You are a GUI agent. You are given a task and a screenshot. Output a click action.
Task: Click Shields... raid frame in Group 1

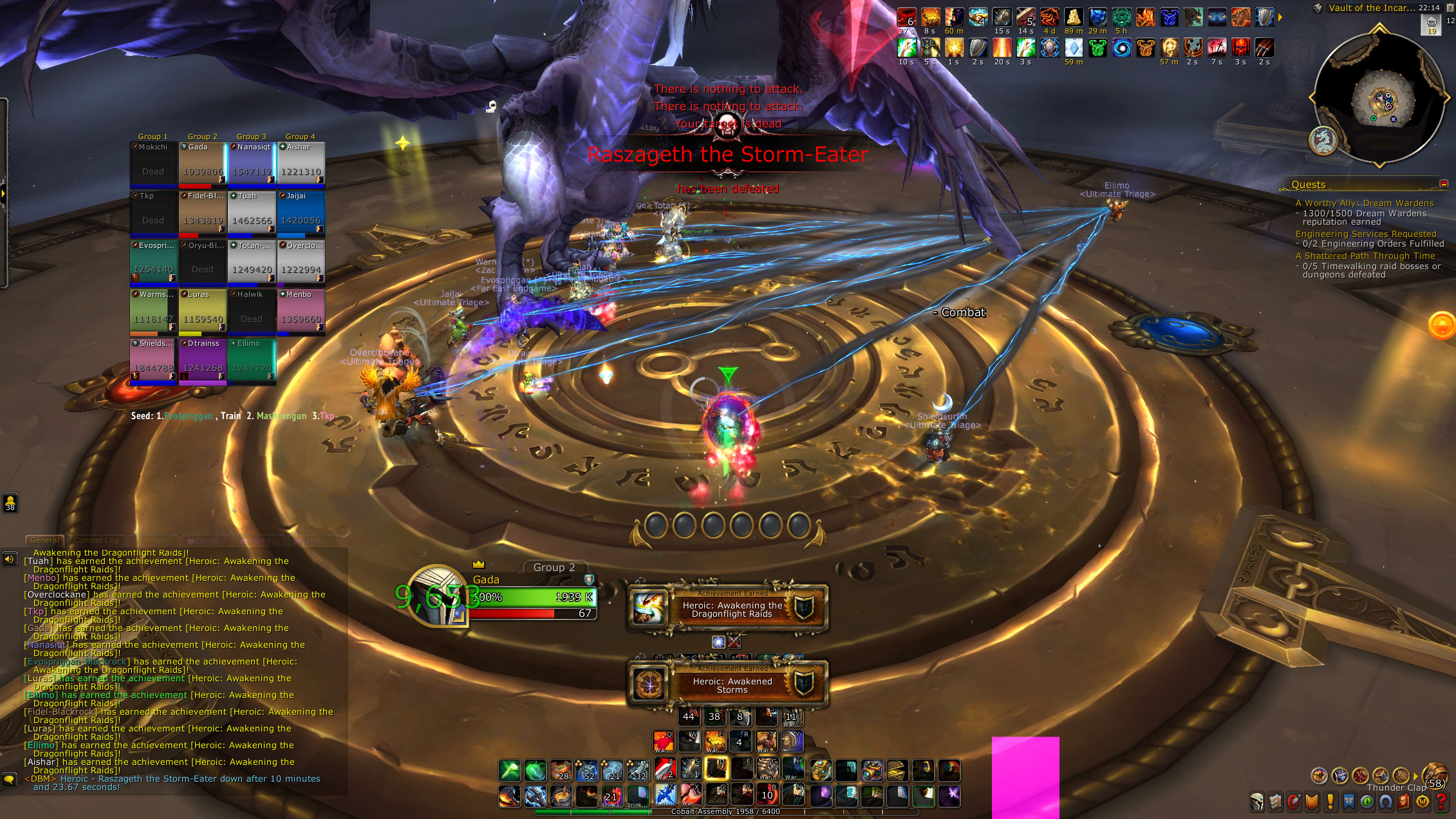point(153,361)
